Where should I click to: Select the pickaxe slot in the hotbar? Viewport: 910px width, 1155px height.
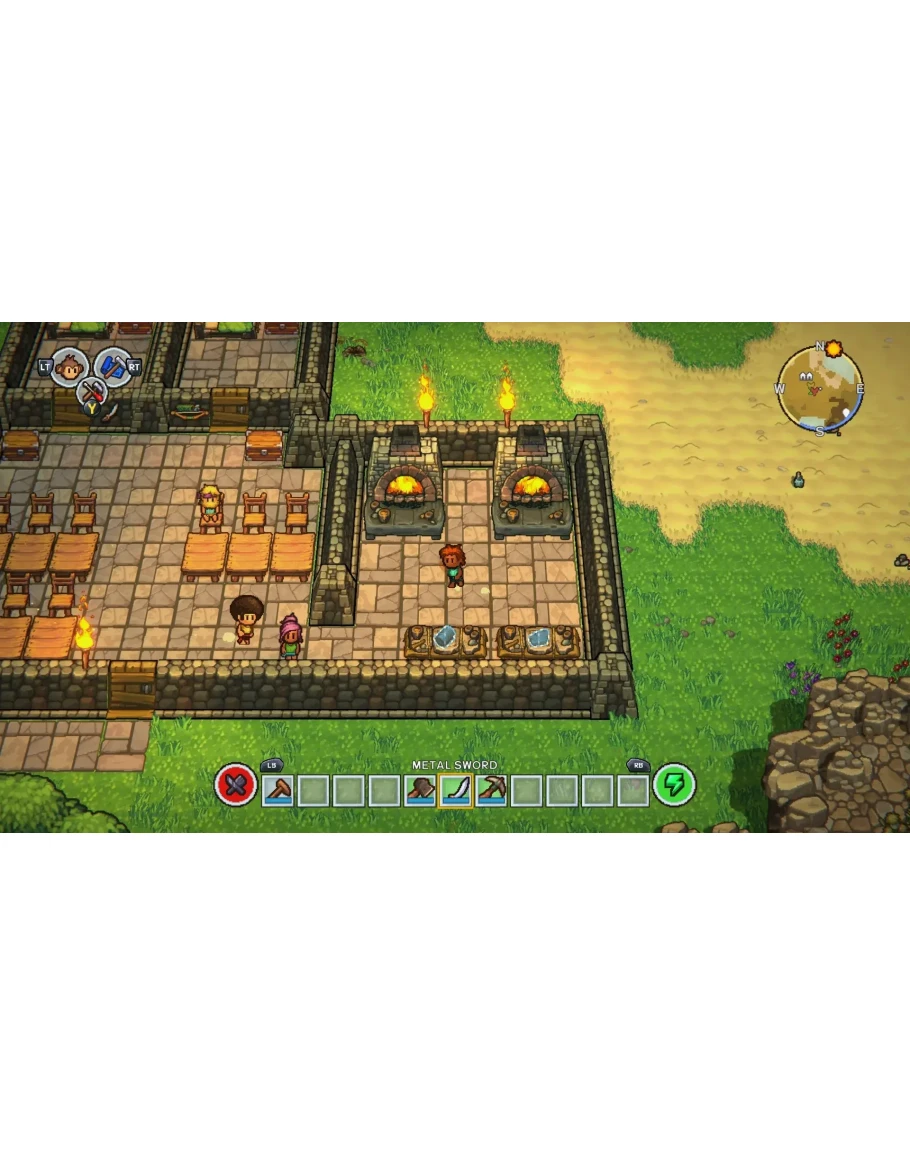click(x=491, y=790)
